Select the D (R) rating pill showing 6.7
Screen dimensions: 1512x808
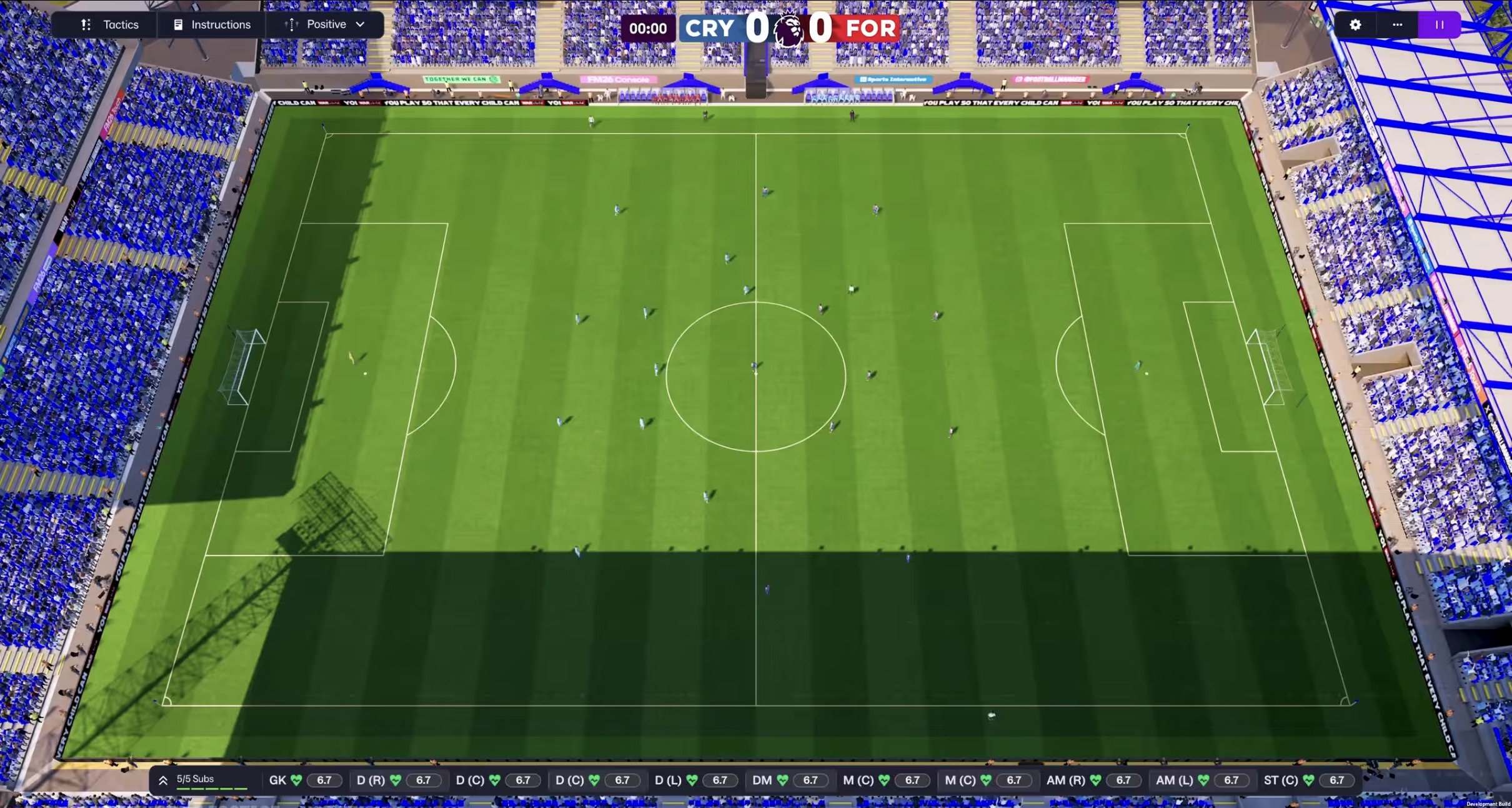(x=424, y=779)
